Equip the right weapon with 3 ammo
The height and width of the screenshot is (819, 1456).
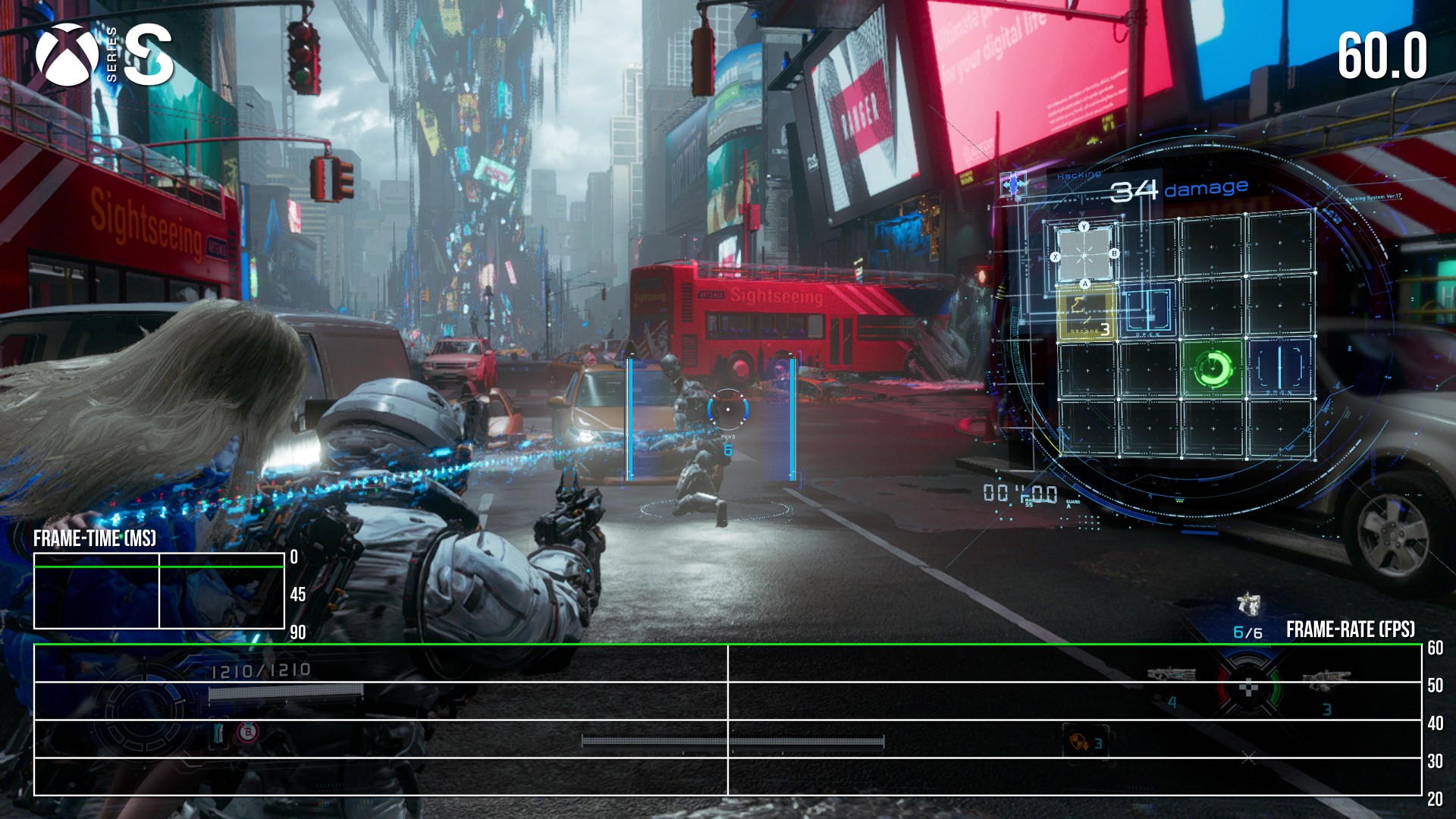[x=1325, y=682]
